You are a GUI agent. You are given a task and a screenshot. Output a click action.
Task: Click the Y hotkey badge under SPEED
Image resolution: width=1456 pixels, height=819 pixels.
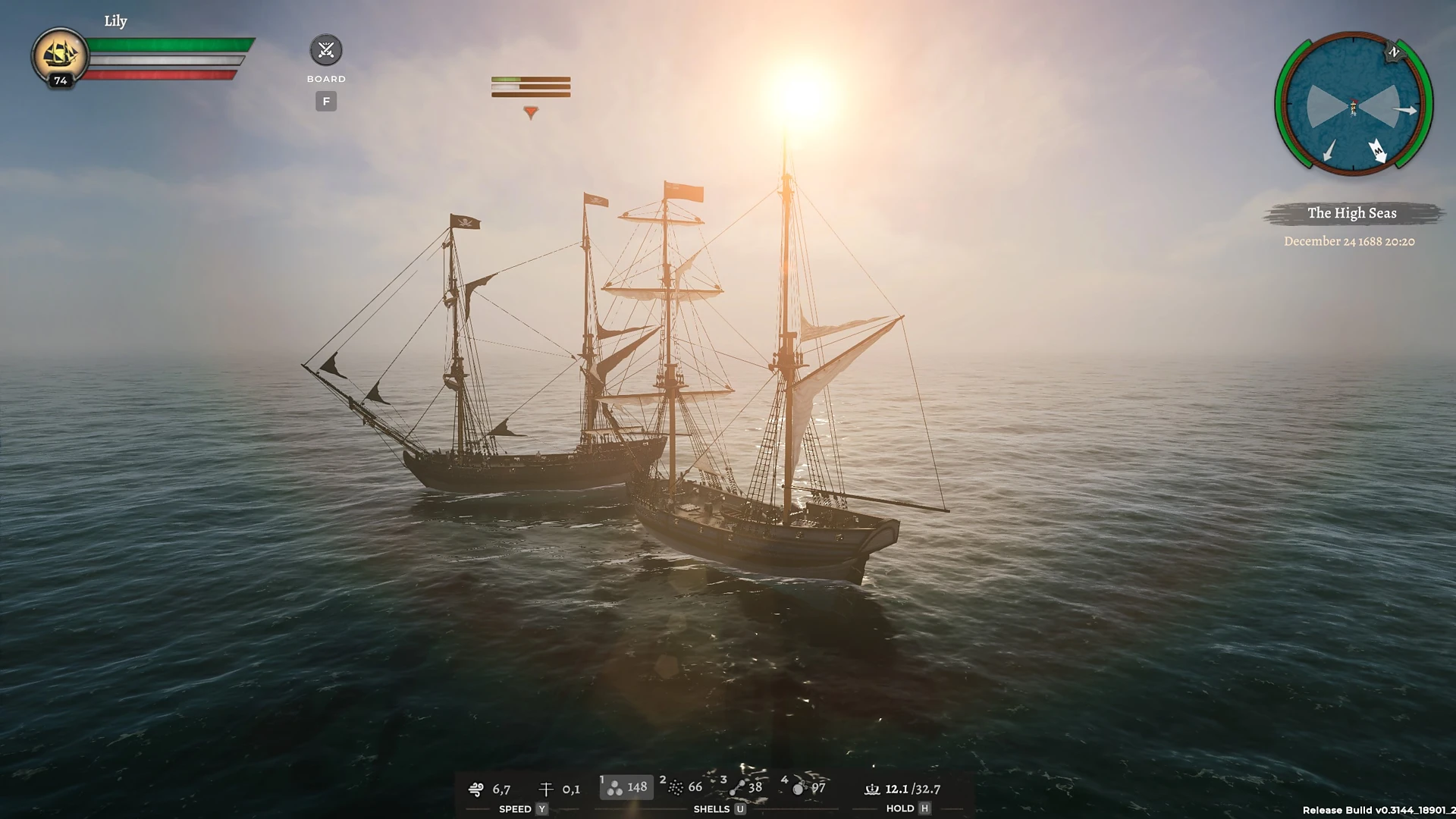pyautogui.click(x=541, y=809)
